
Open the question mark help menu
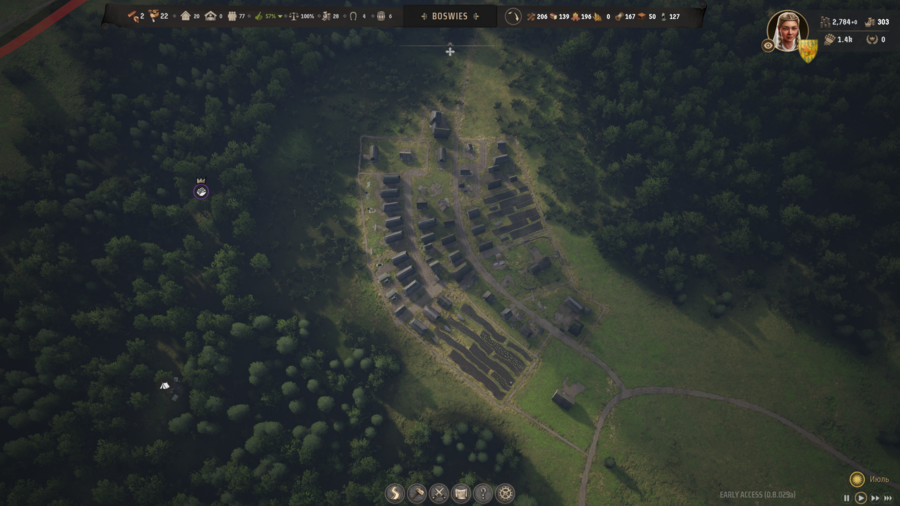pos(483,493)
